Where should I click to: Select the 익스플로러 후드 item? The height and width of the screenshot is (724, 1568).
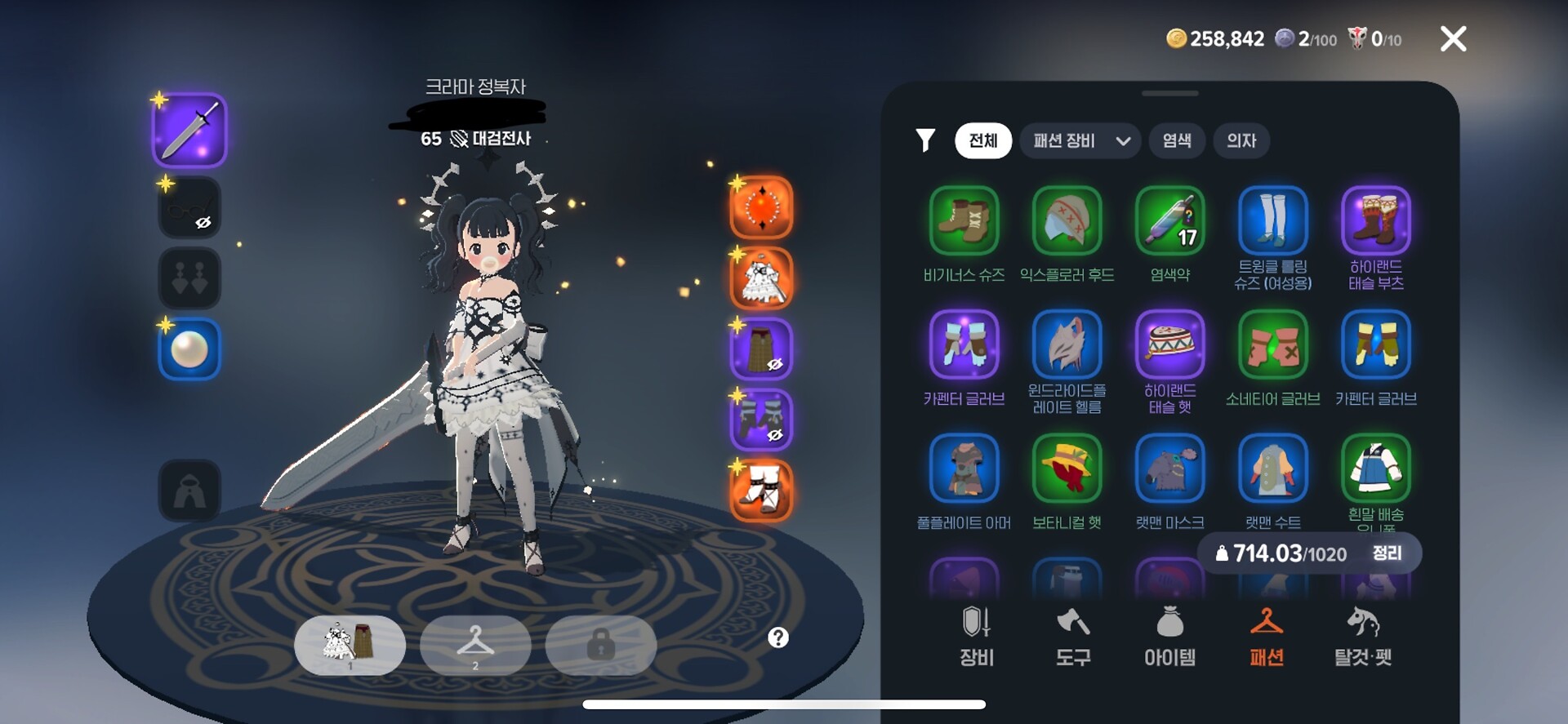click(1067, 221)
